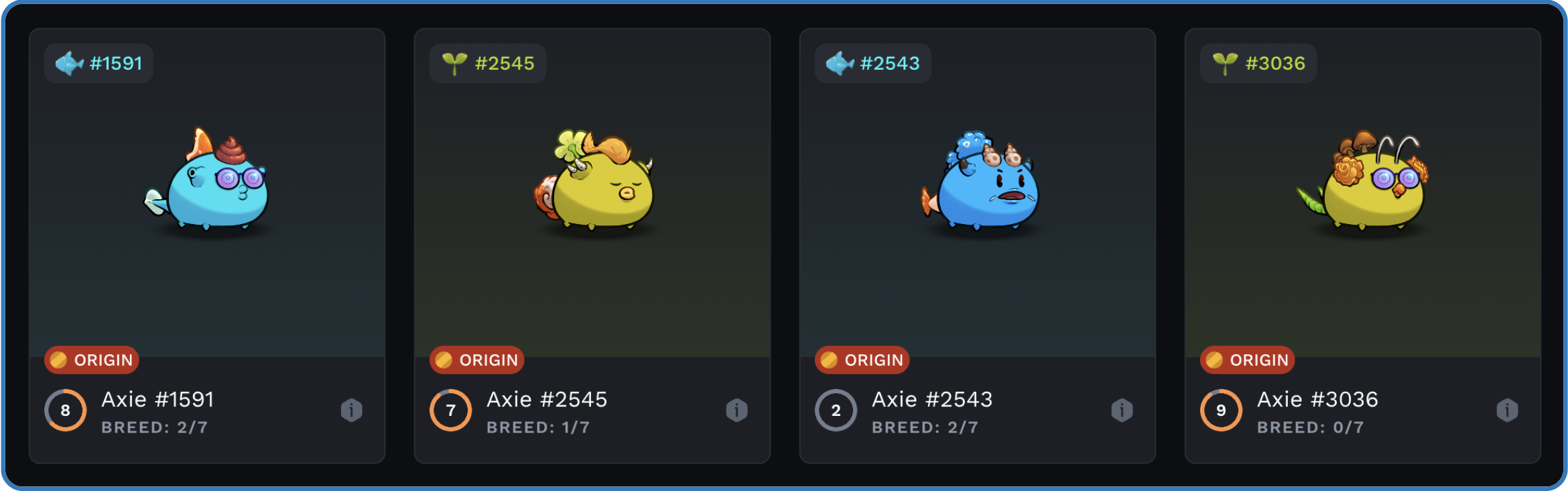Image resolution: width=1568 pixels, height=491 pixels.
Task: Click the info icon on Axie #2543's card
Action: coord(1120,410)
